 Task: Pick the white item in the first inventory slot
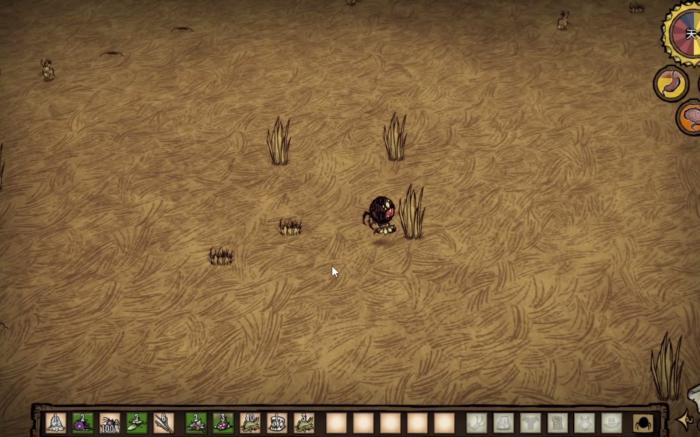[56, 422]
